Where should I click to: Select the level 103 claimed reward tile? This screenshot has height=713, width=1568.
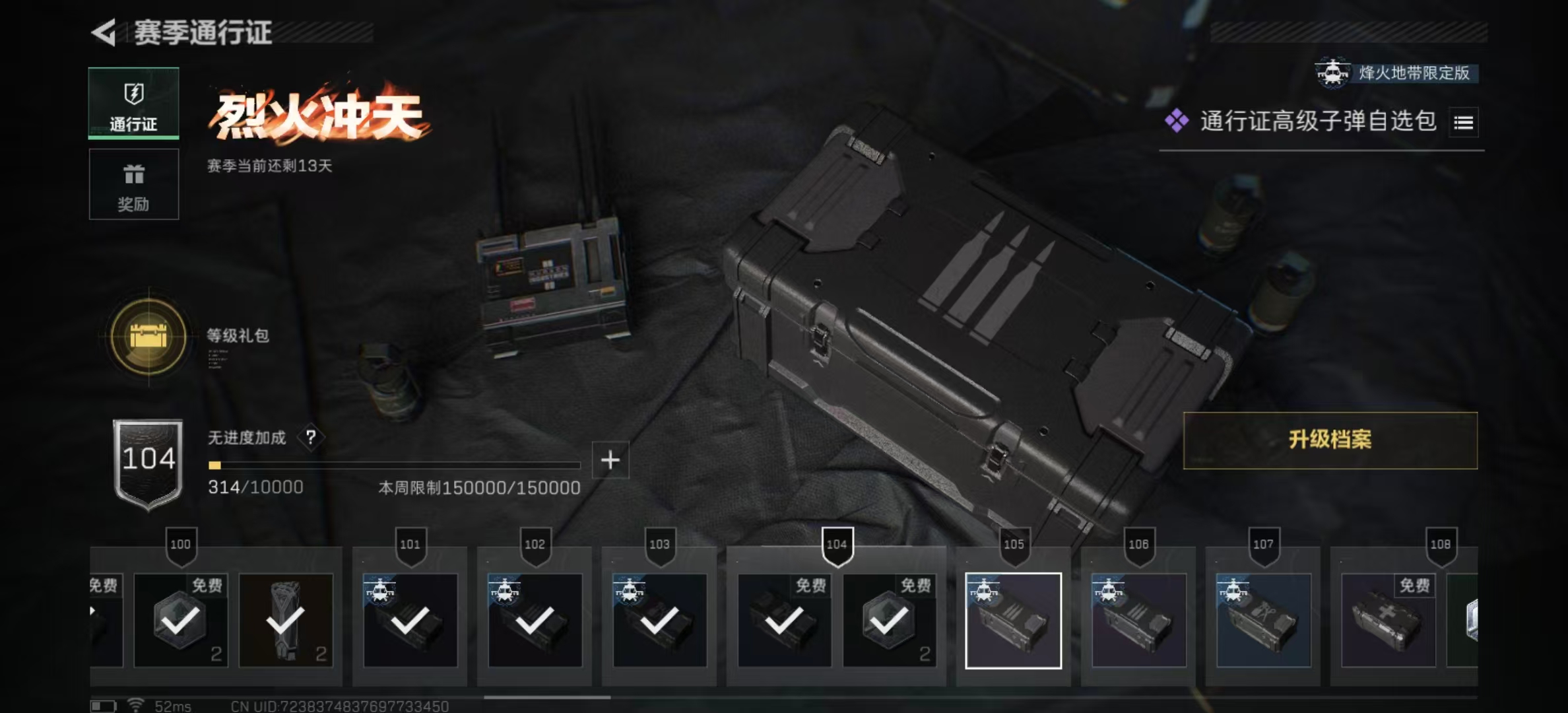click(x=659, y=621)
